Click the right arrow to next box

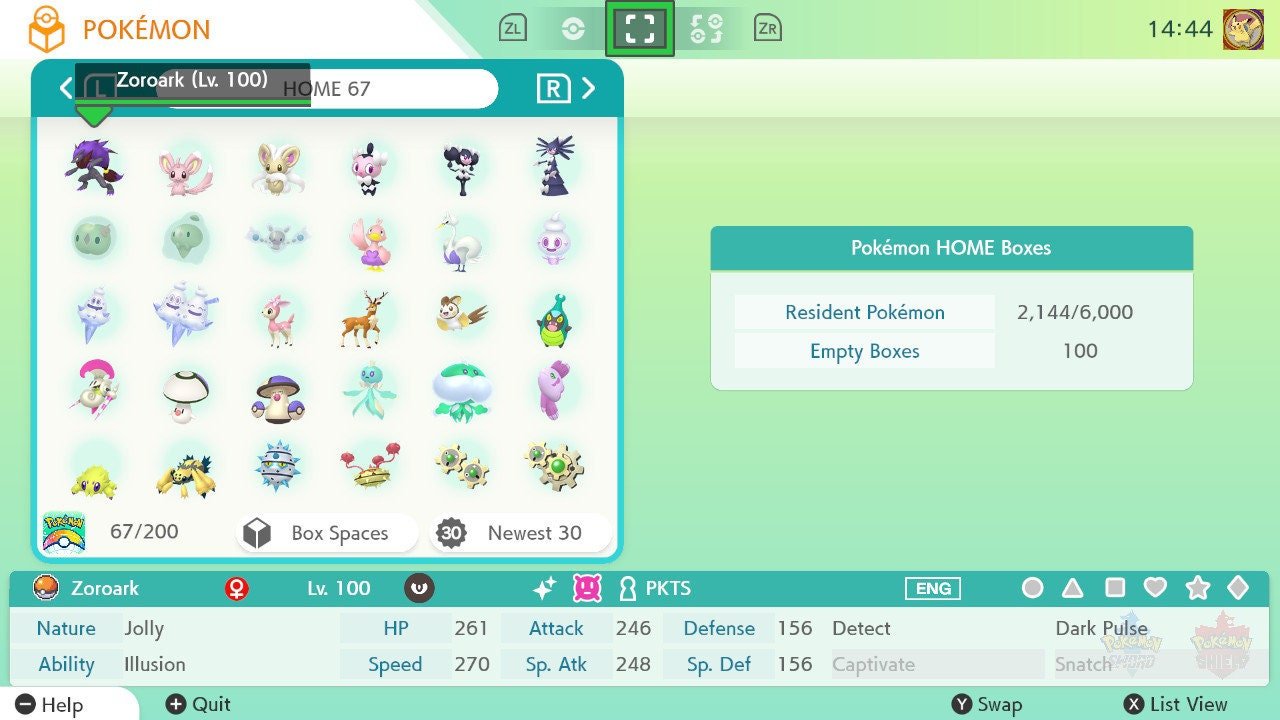[x=588, y=88]
